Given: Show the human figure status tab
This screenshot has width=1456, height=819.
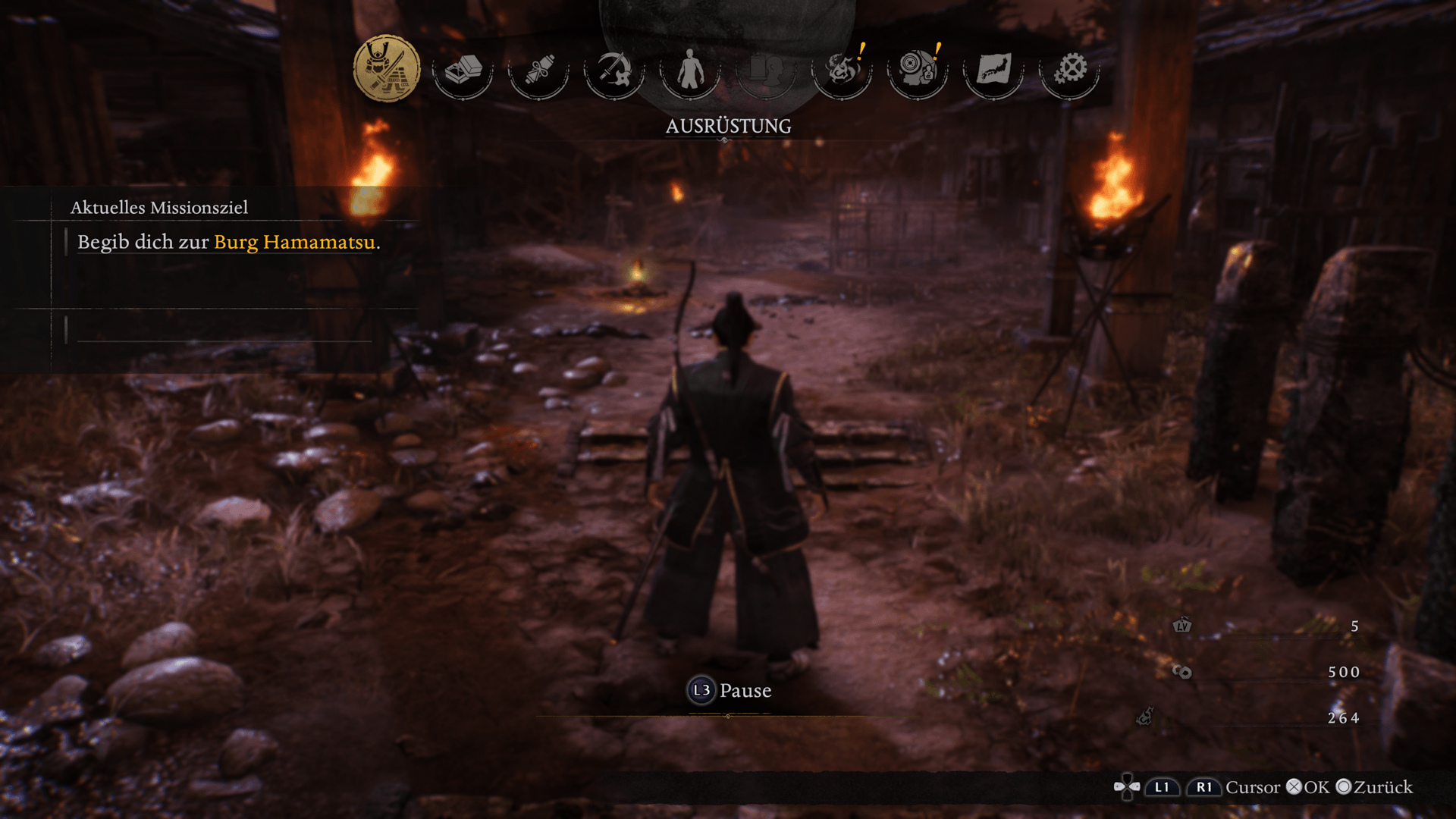Looking at the screenshot, I should [x=690, y=70].
